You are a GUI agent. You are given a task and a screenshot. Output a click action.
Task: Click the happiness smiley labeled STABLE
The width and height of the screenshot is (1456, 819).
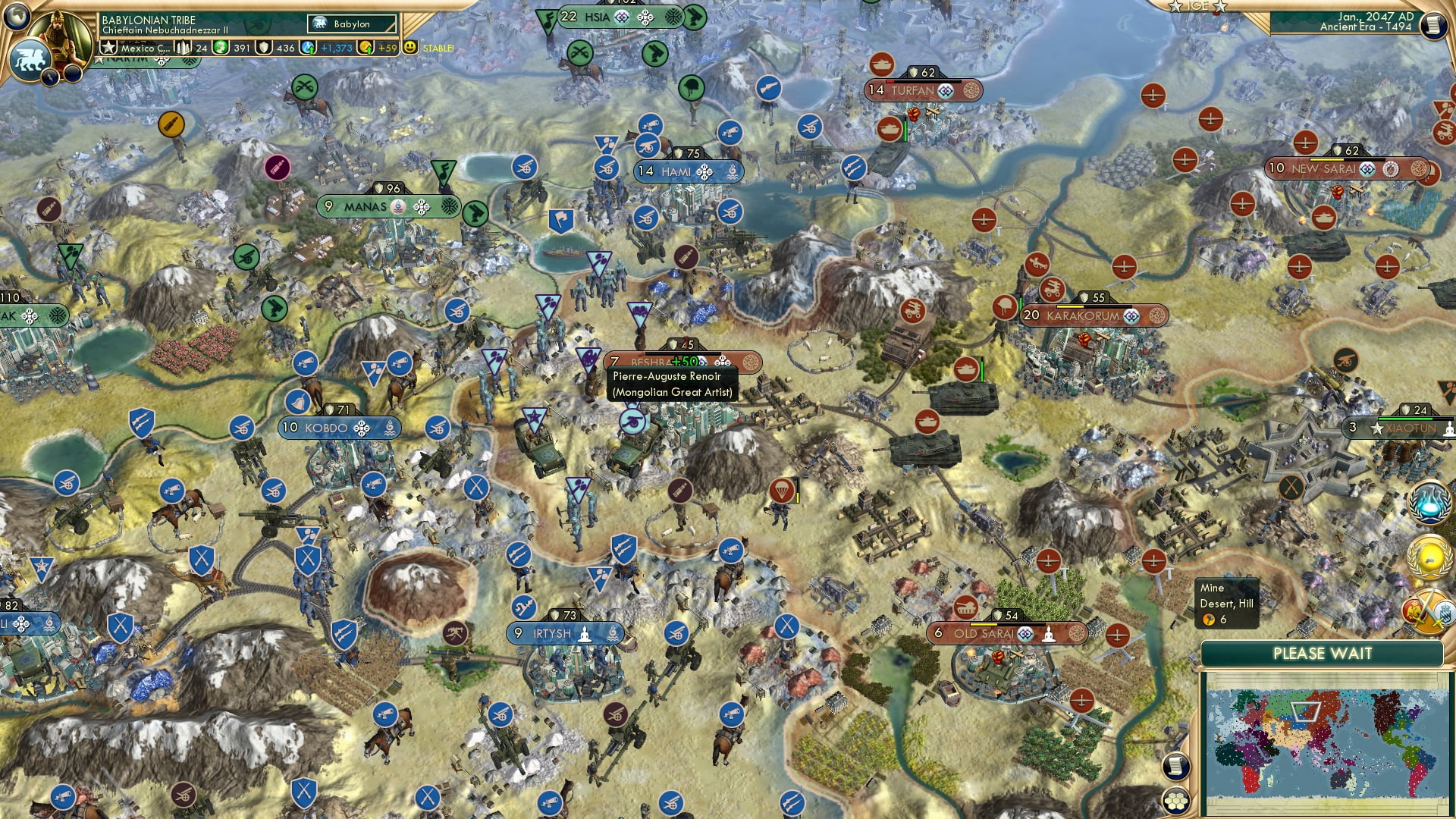click(409, 49)
